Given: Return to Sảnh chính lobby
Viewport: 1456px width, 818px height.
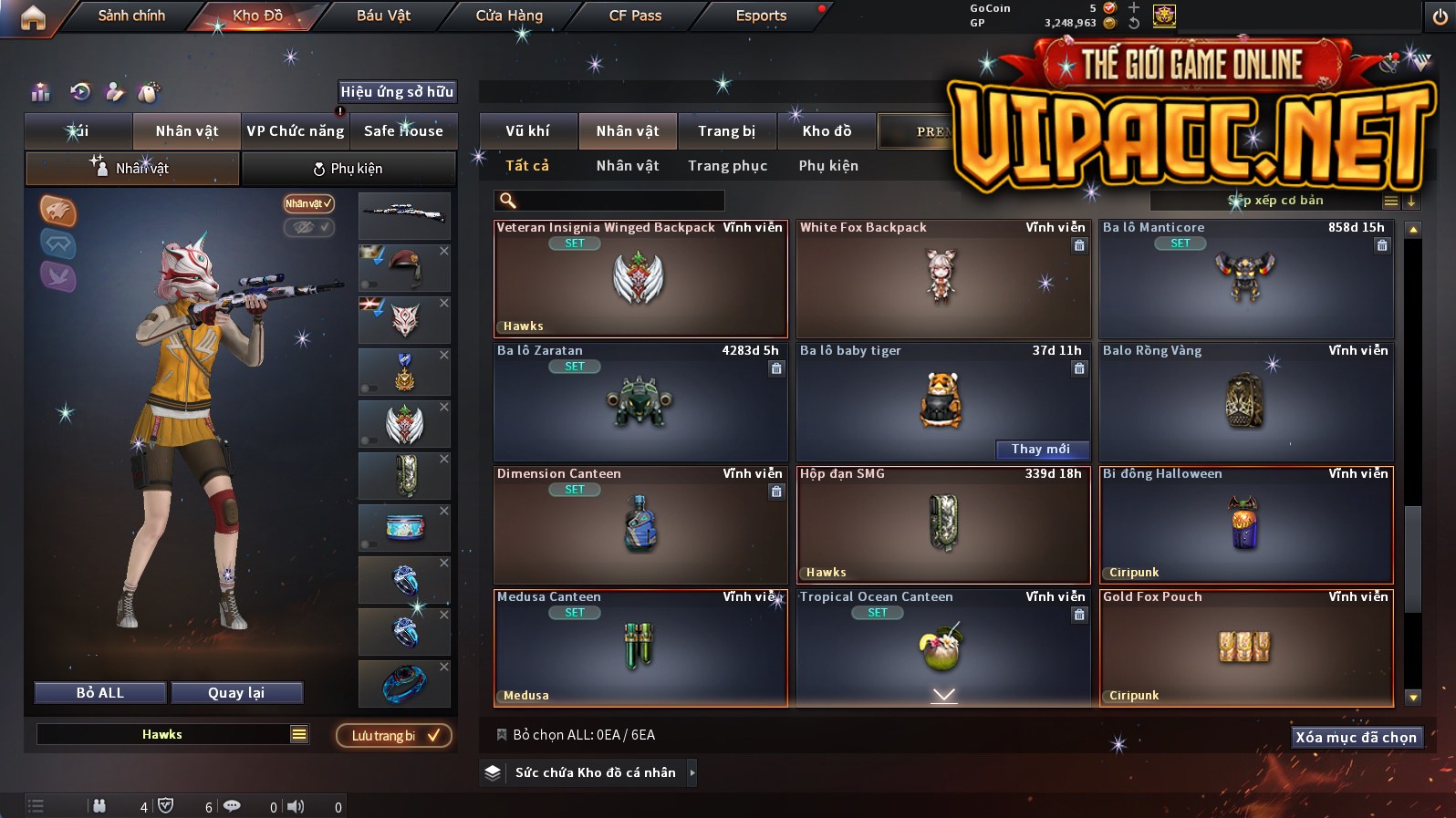Looking at the screenshot, I should click(x=131, y=16).
